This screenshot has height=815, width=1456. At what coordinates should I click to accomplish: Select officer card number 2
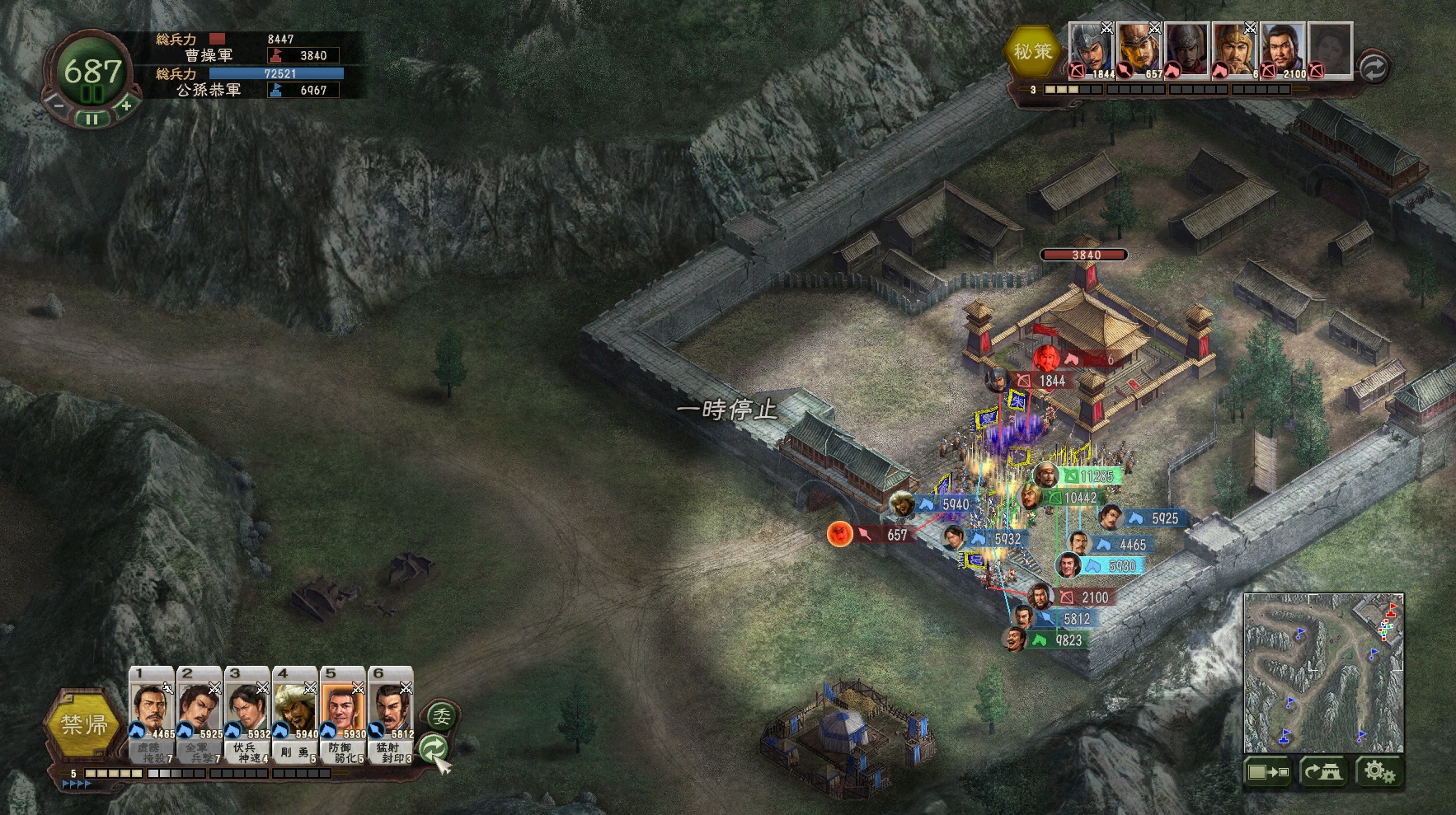[200, 714]
